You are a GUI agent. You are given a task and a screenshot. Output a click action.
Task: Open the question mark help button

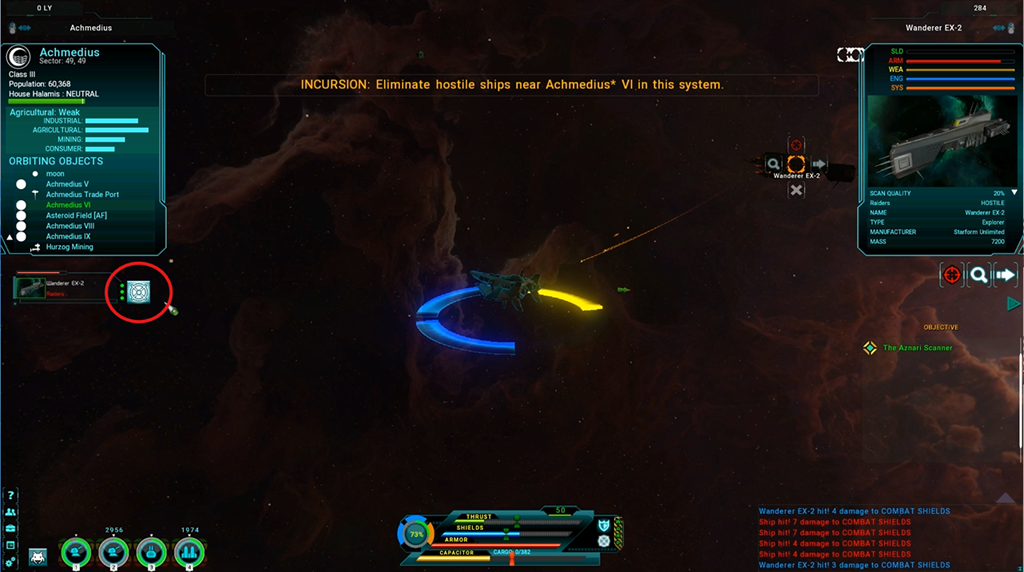click(x=11, y=495)
